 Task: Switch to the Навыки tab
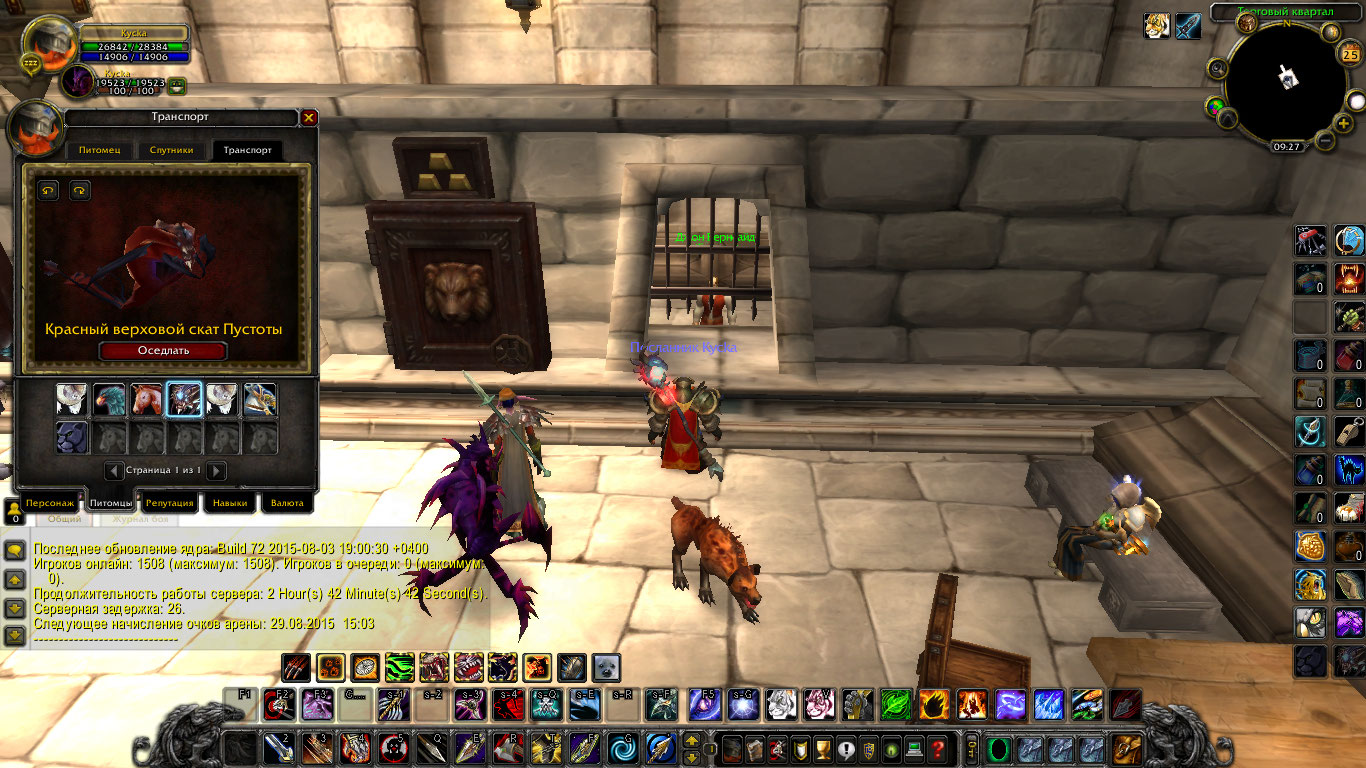pyautogui.click(x=229, y=503)
